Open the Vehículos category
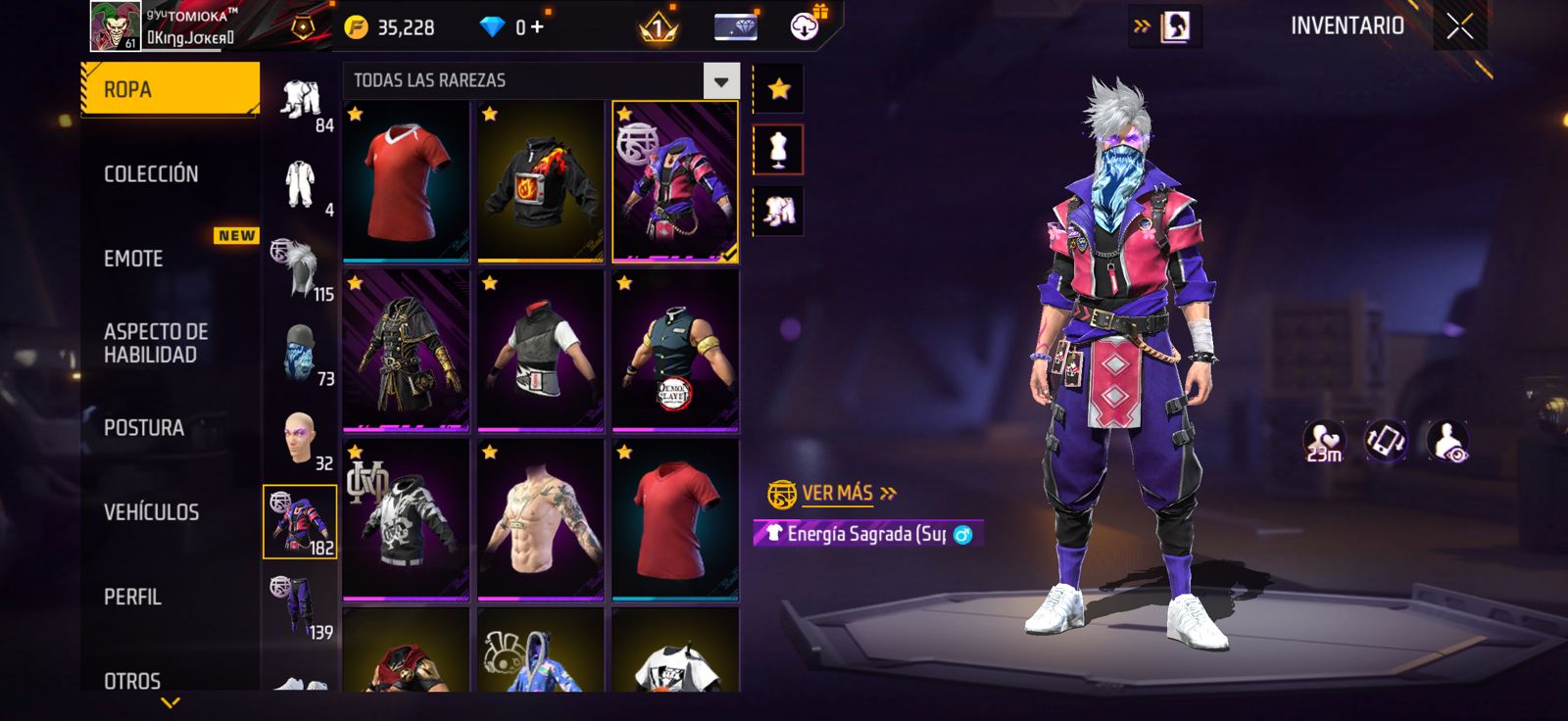 coord(151,512)
